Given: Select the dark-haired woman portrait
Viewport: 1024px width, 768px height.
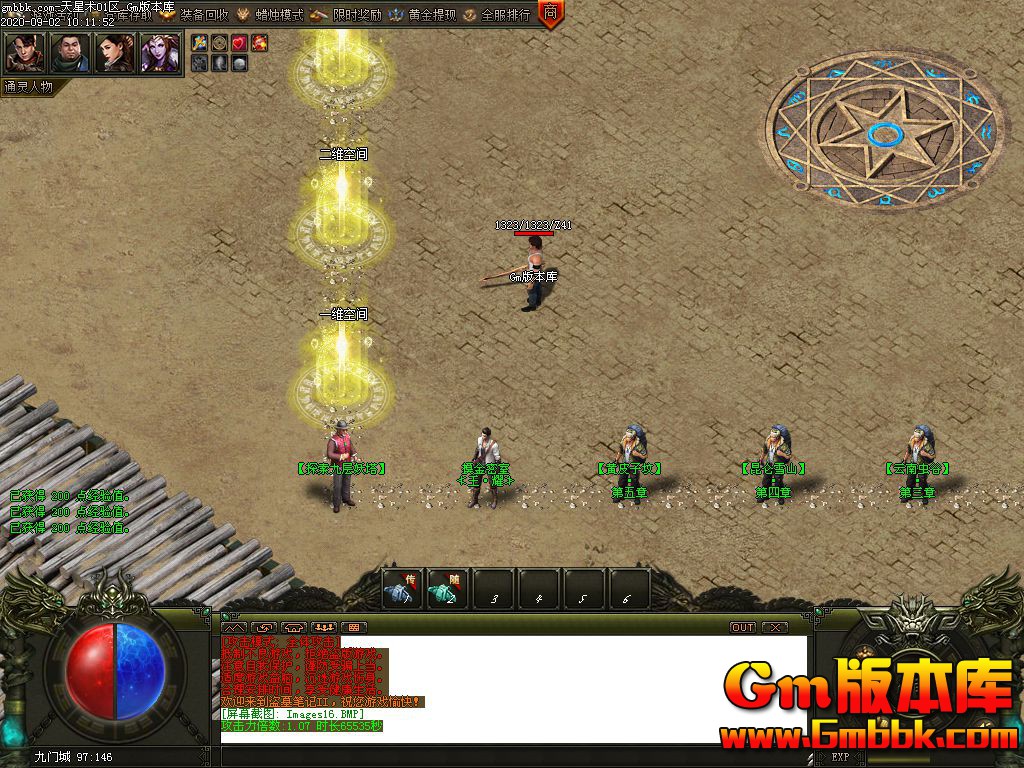Looking at the screenshot, I should (115, 53).
